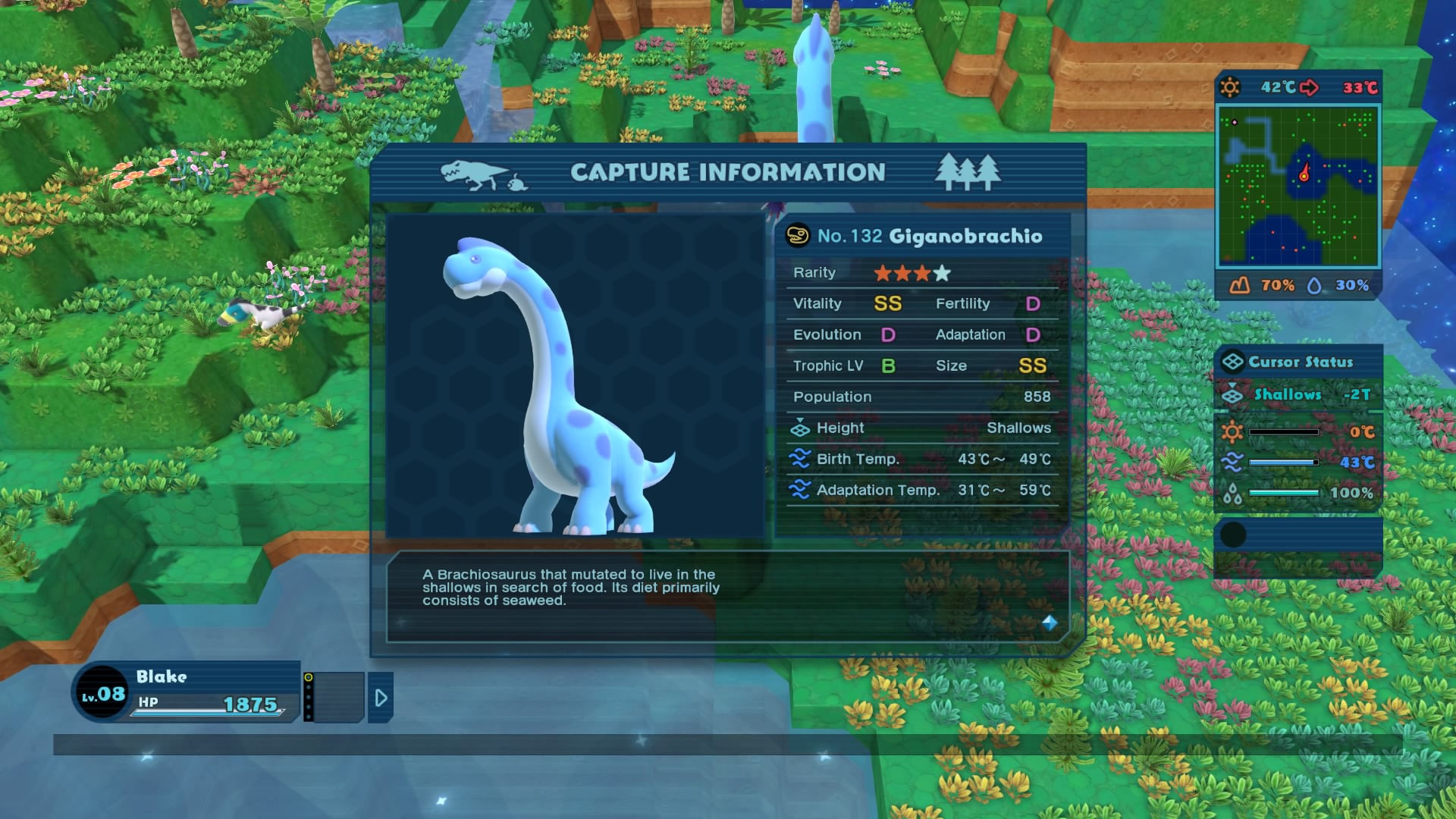The image size is (1456, 819).
Task: Click the creature face icon next to No.132
Action: point(797,236)
